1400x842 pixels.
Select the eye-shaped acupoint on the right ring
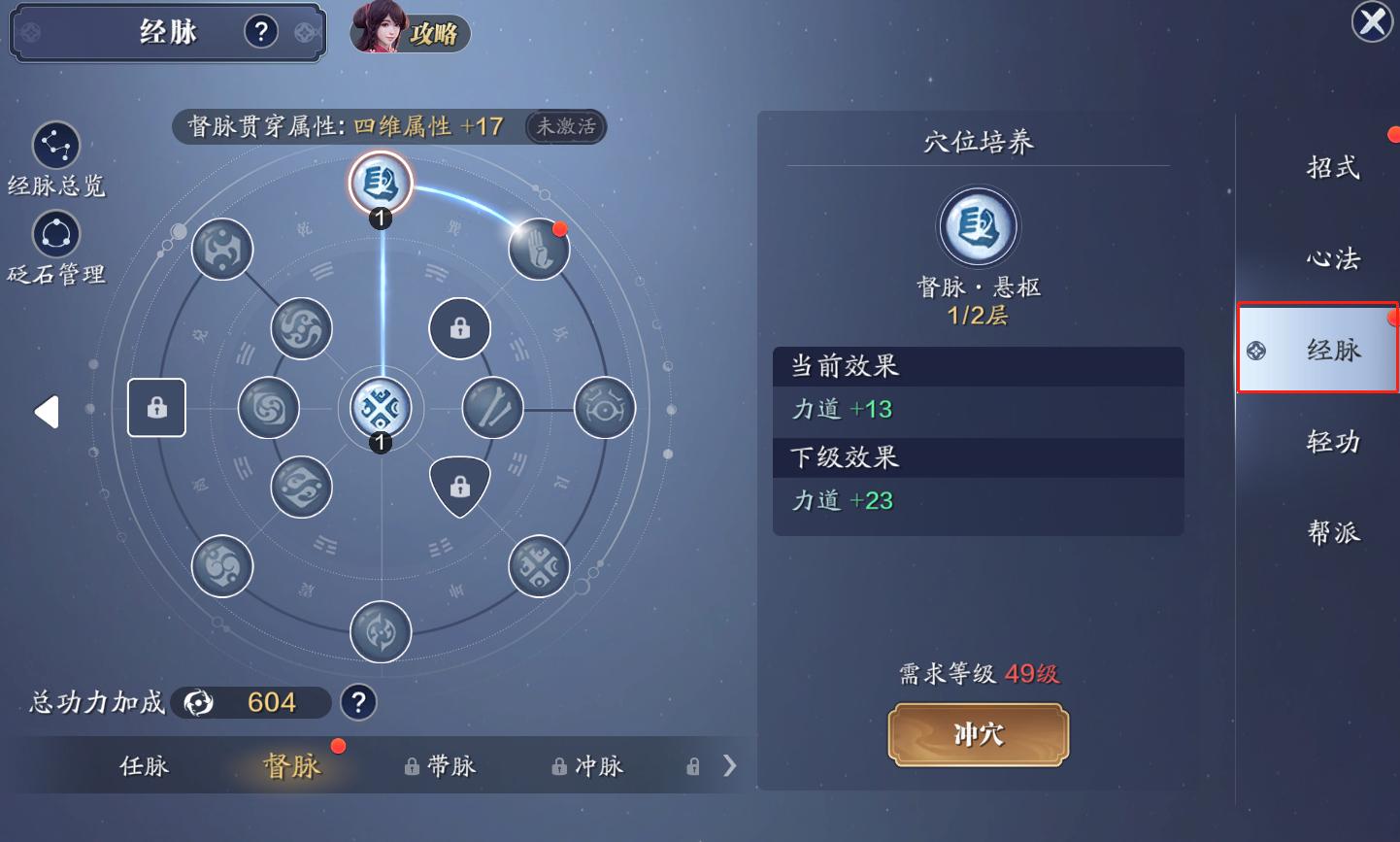point(604,408)
